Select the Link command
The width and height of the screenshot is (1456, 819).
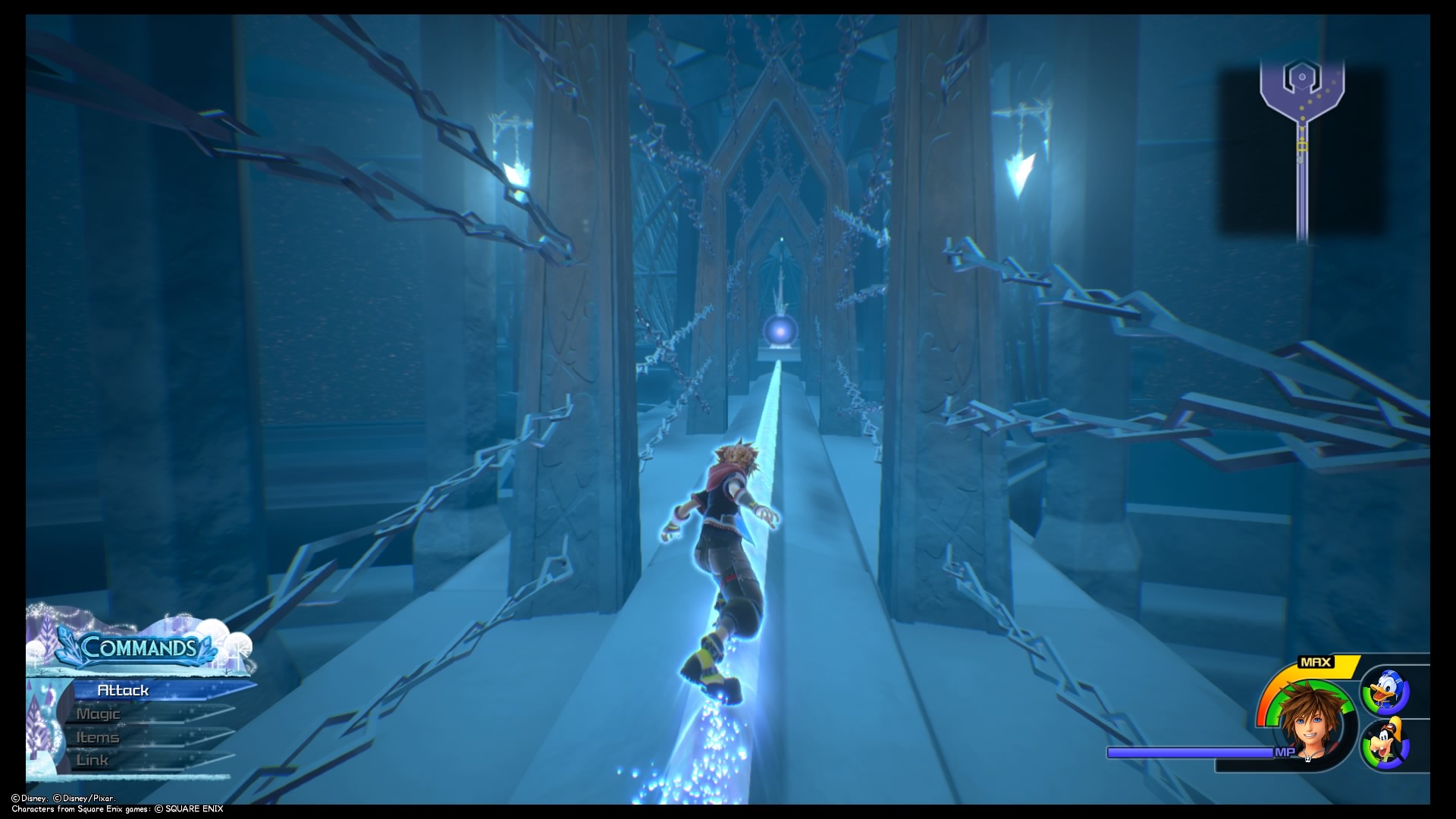(91, 759)
